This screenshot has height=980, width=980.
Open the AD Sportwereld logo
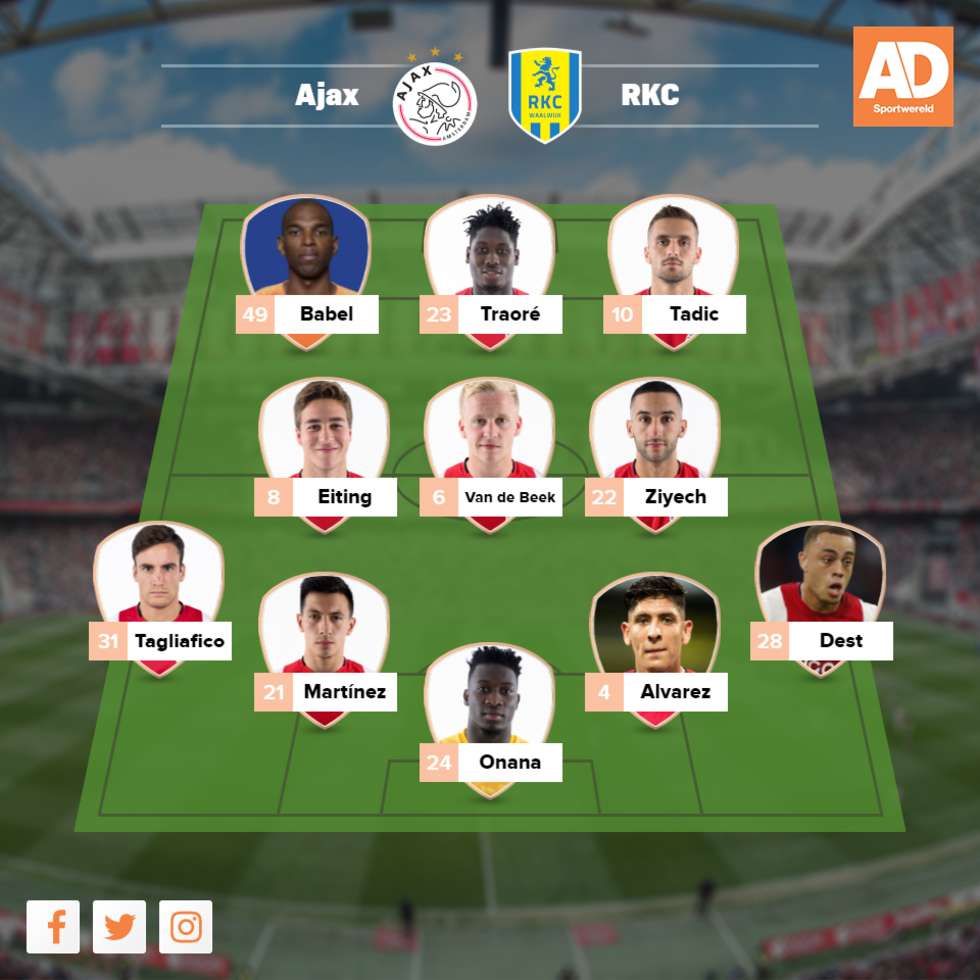click(903, 77)
